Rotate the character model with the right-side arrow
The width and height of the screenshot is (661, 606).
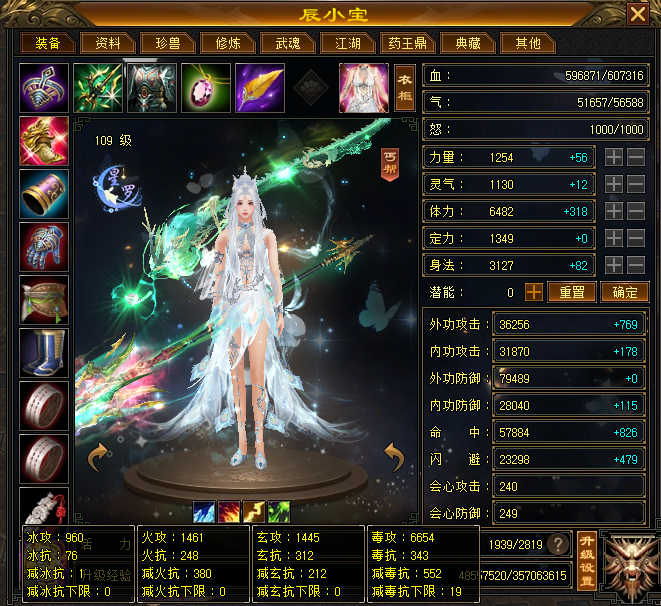(x=394, y=459)
